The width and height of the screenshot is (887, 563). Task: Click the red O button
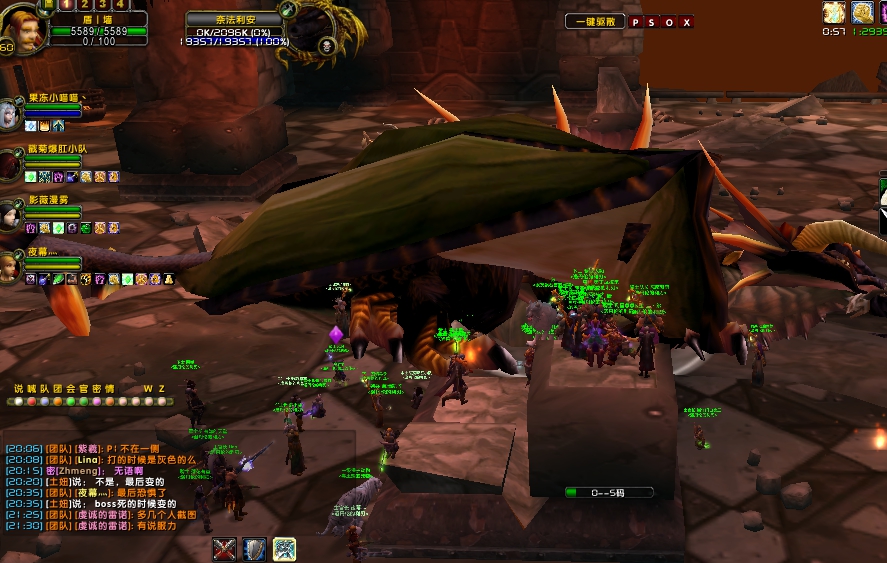(x=670, y=22)
